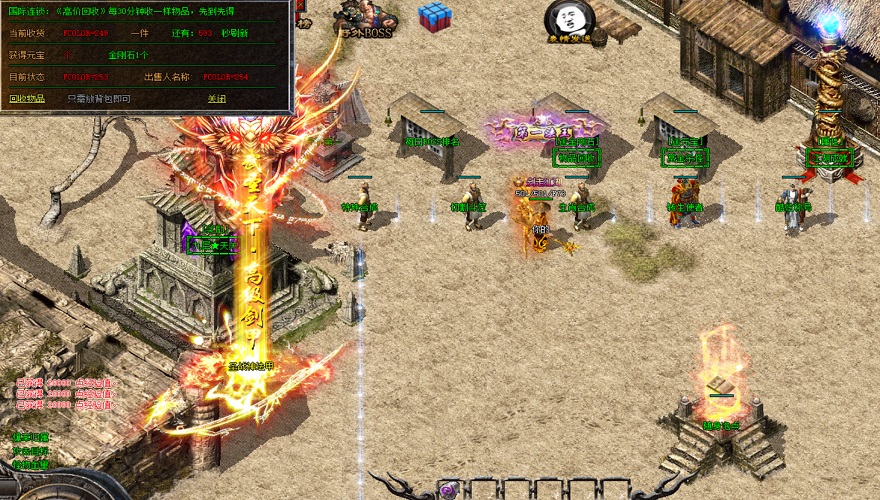The width and height of the screenshot is (880, 500).
Task: Open the 野外BOSS (field boss) icon
Action: [364, 19]
